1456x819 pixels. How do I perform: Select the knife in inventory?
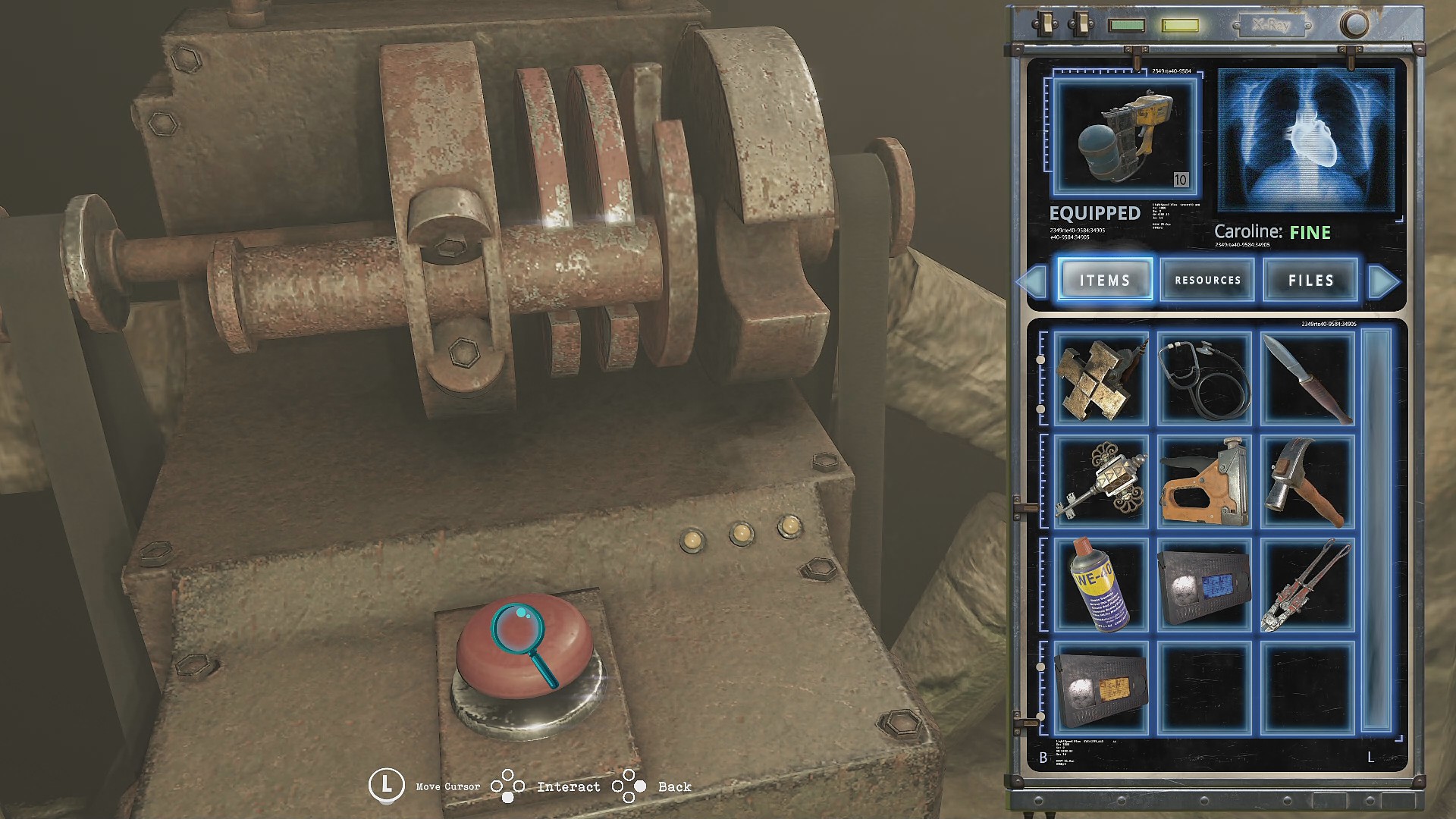[x=1308, y=379]
